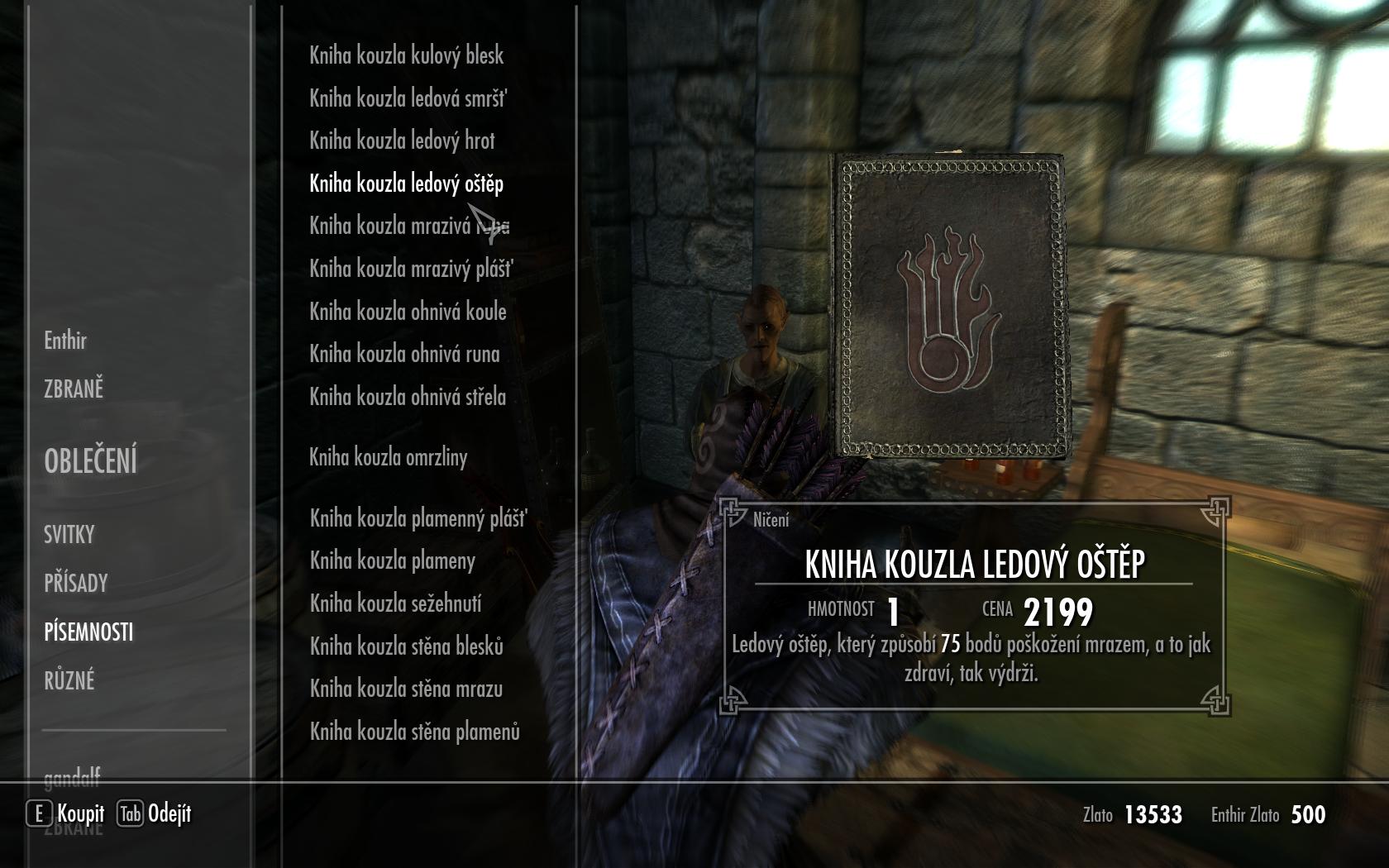Select Kniha kouzla kulový blesk
This screenshot has width=1389, height=868.
click(406, 55)
